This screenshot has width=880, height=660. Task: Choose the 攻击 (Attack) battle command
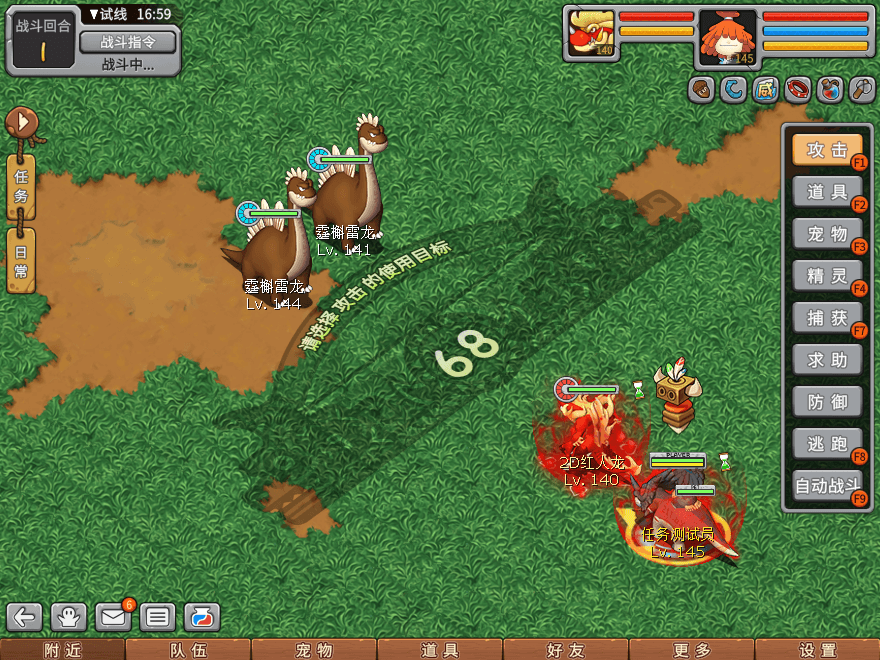826,150
